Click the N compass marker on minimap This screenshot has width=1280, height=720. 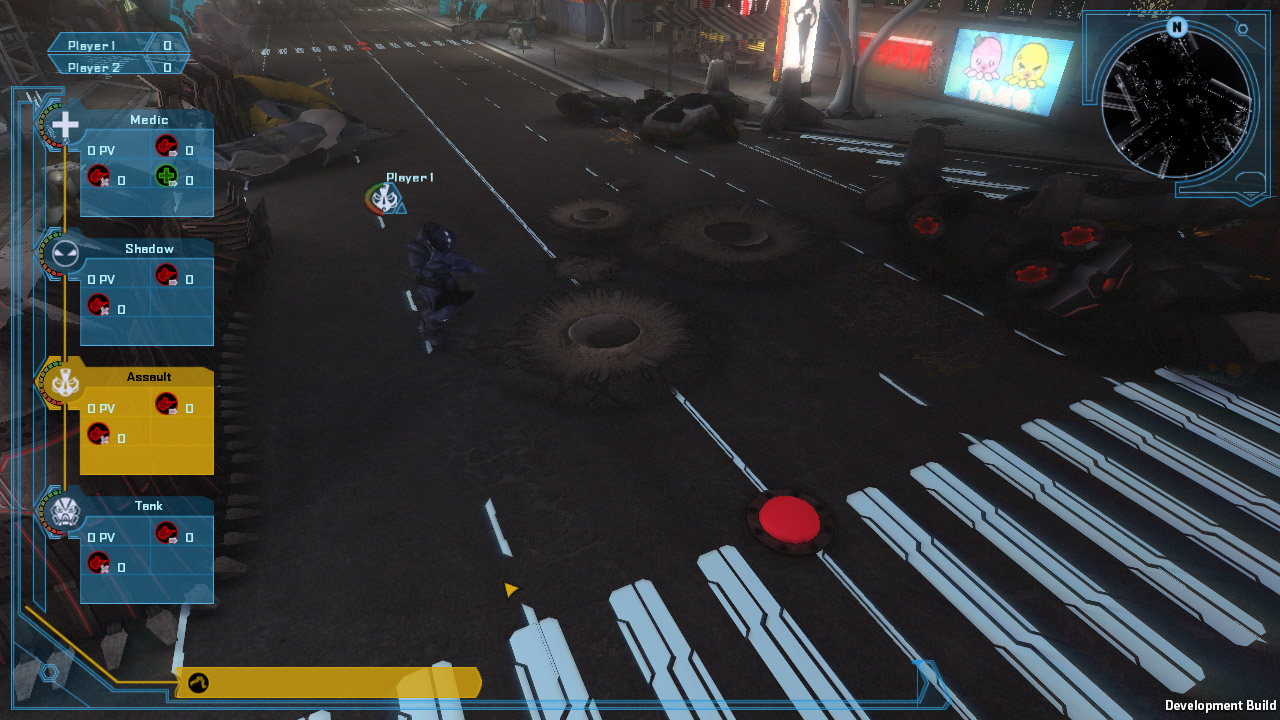[1177, 27]
